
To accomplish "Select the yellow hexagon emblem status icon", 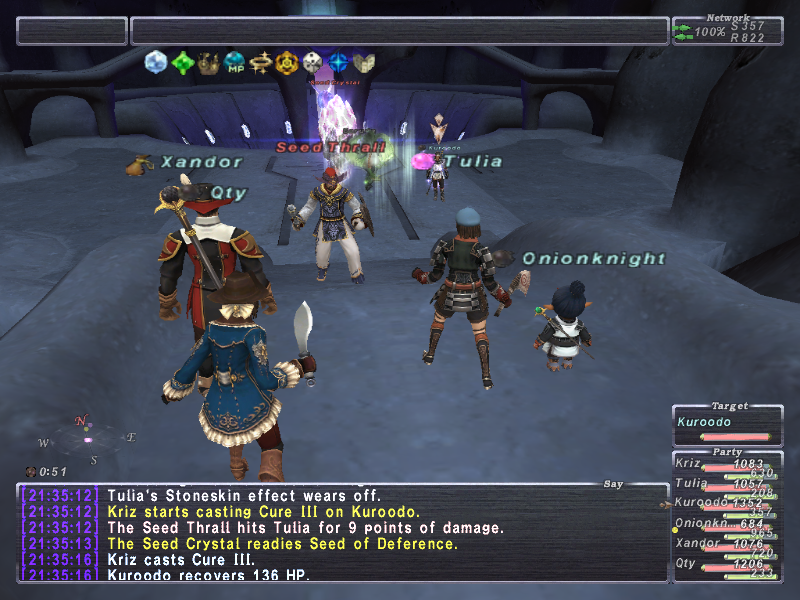I will (287, 62).
